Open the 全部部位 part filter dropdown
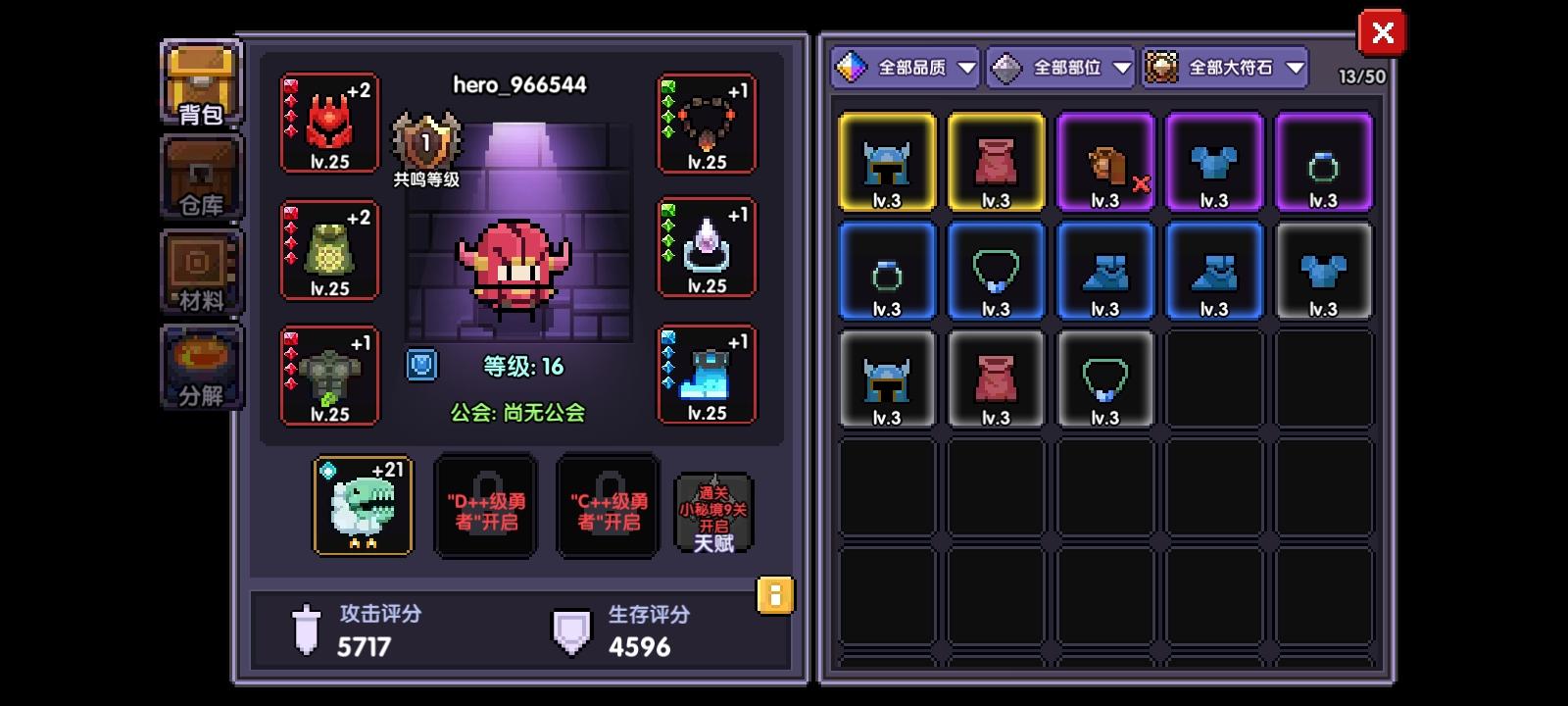 pos(1057,68)
